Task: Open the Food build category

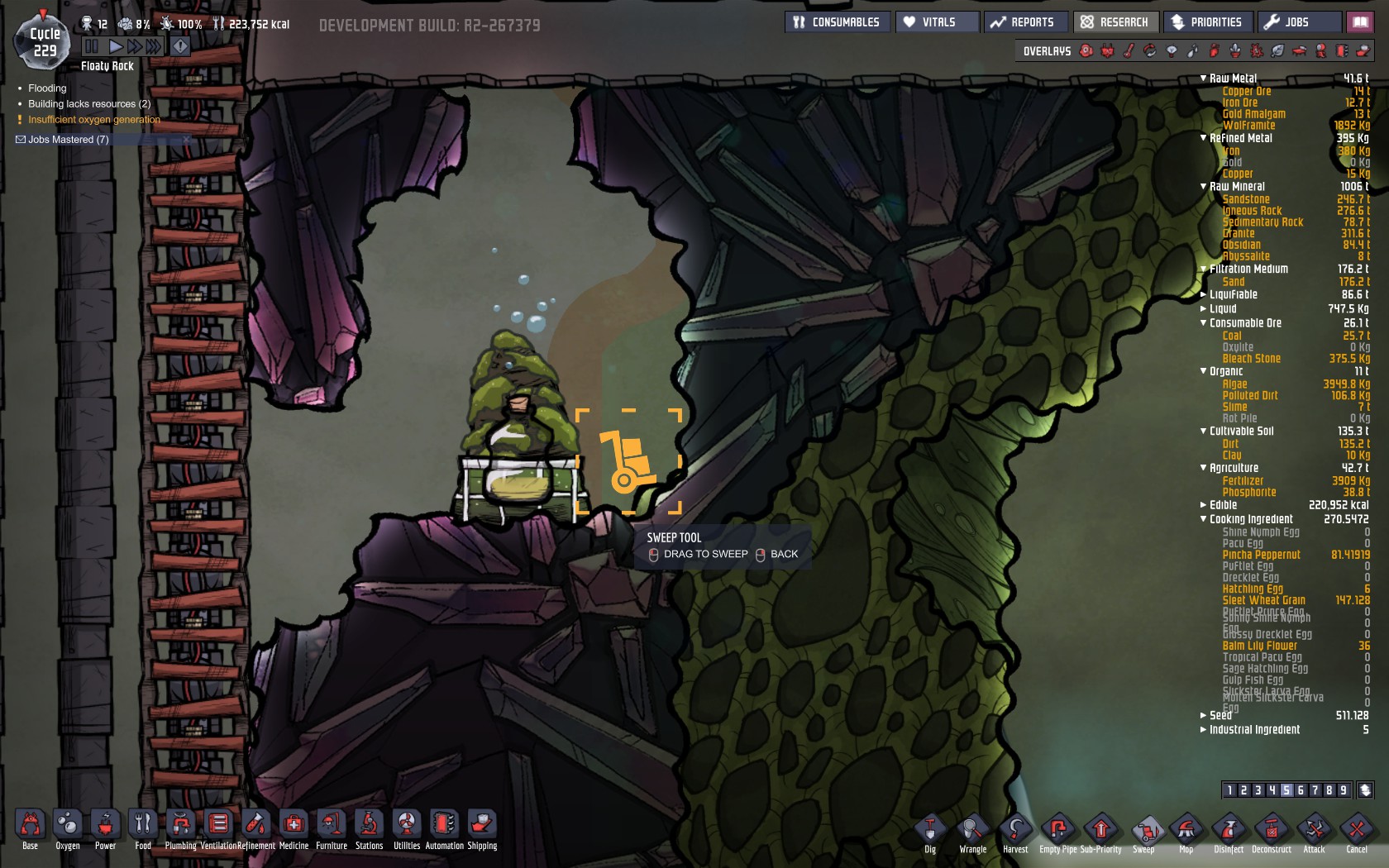Action: pyautogui.click(x=143, y=826)
